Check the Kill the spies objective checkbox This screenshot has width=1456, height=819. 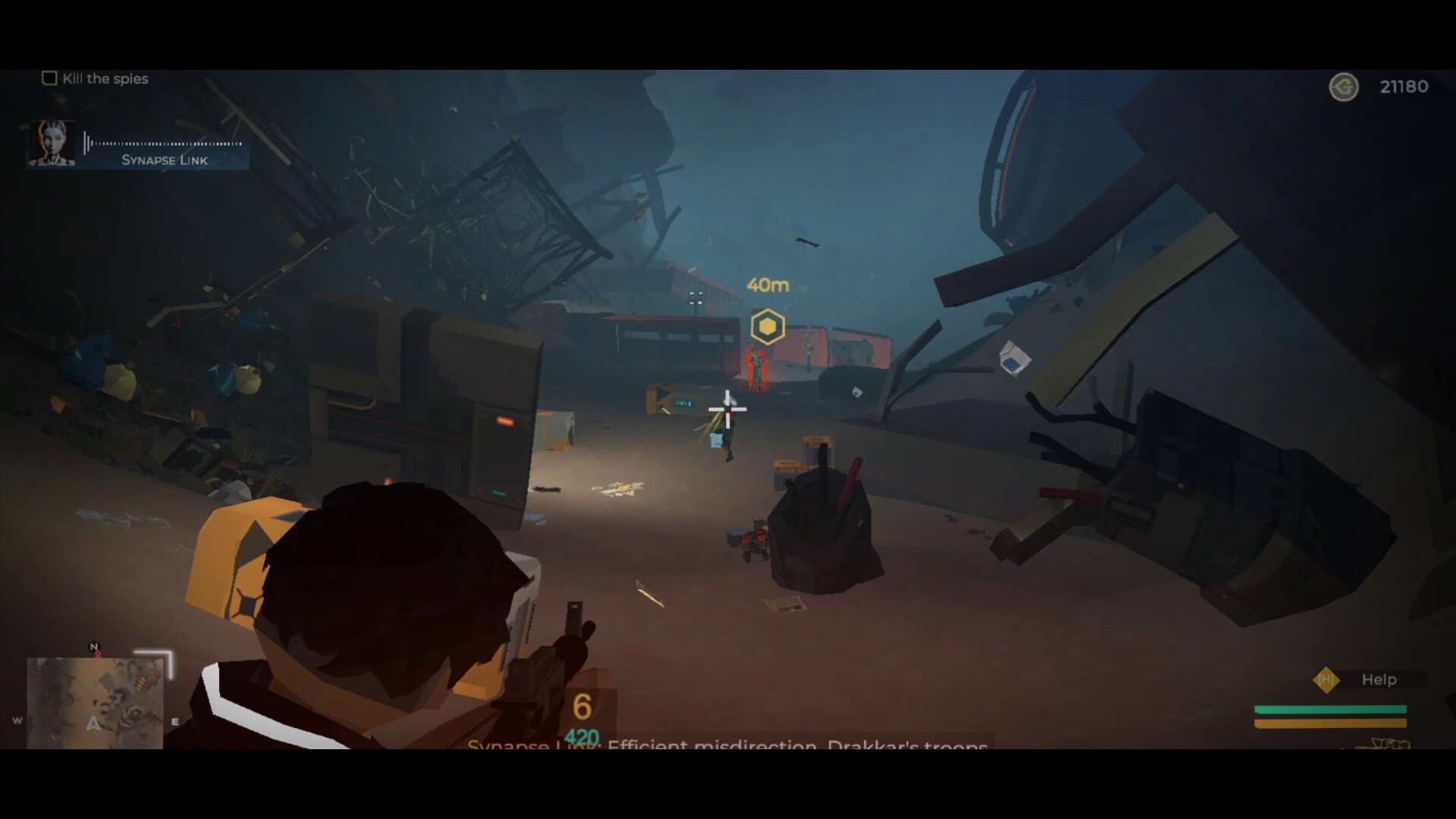coord(49,77)
